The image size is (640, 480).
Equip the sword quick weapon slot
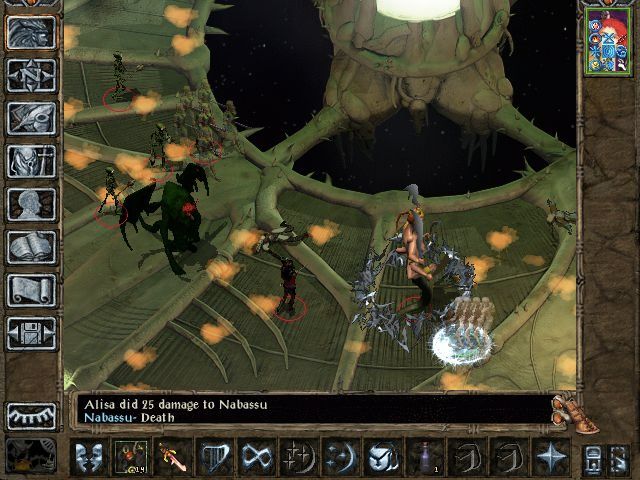click(x=170, y=456)
